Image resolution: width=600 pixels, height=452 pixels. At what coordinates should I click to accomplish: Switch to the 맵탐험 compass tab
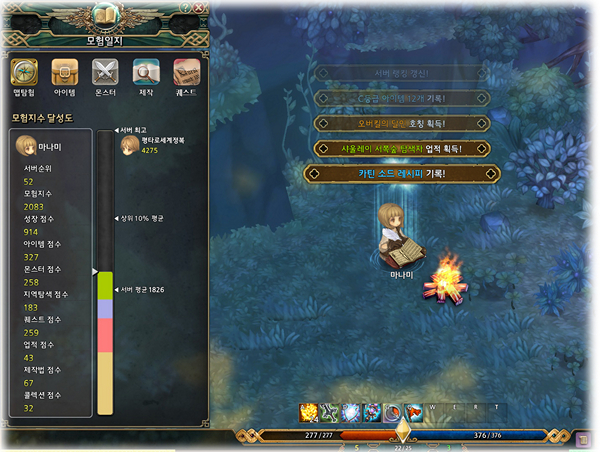point(24,76)
